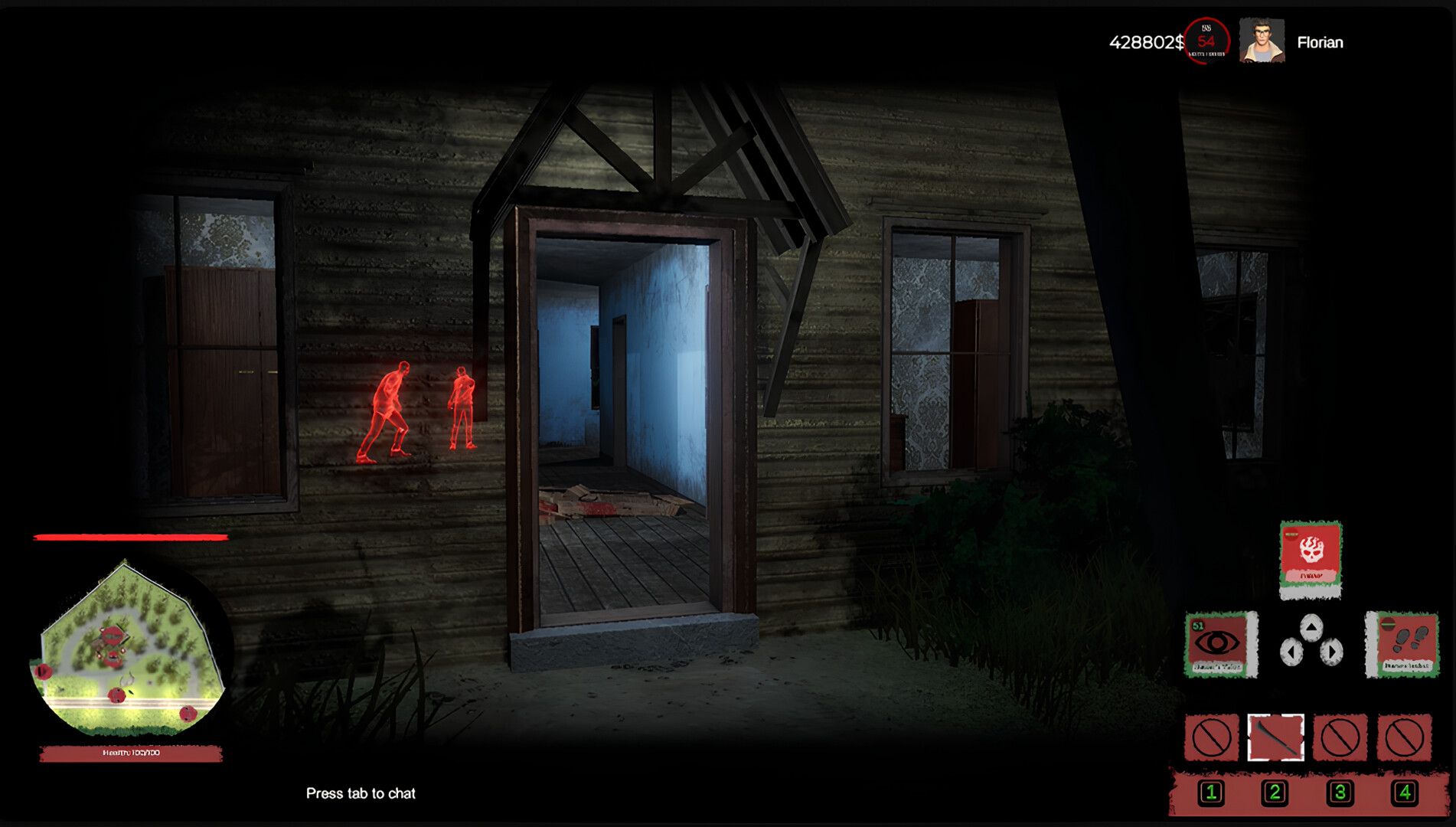This screenshot has width=1456, height=827.
Task: Select the Hunter's Vision eye ability
Action: point(1216,642)
